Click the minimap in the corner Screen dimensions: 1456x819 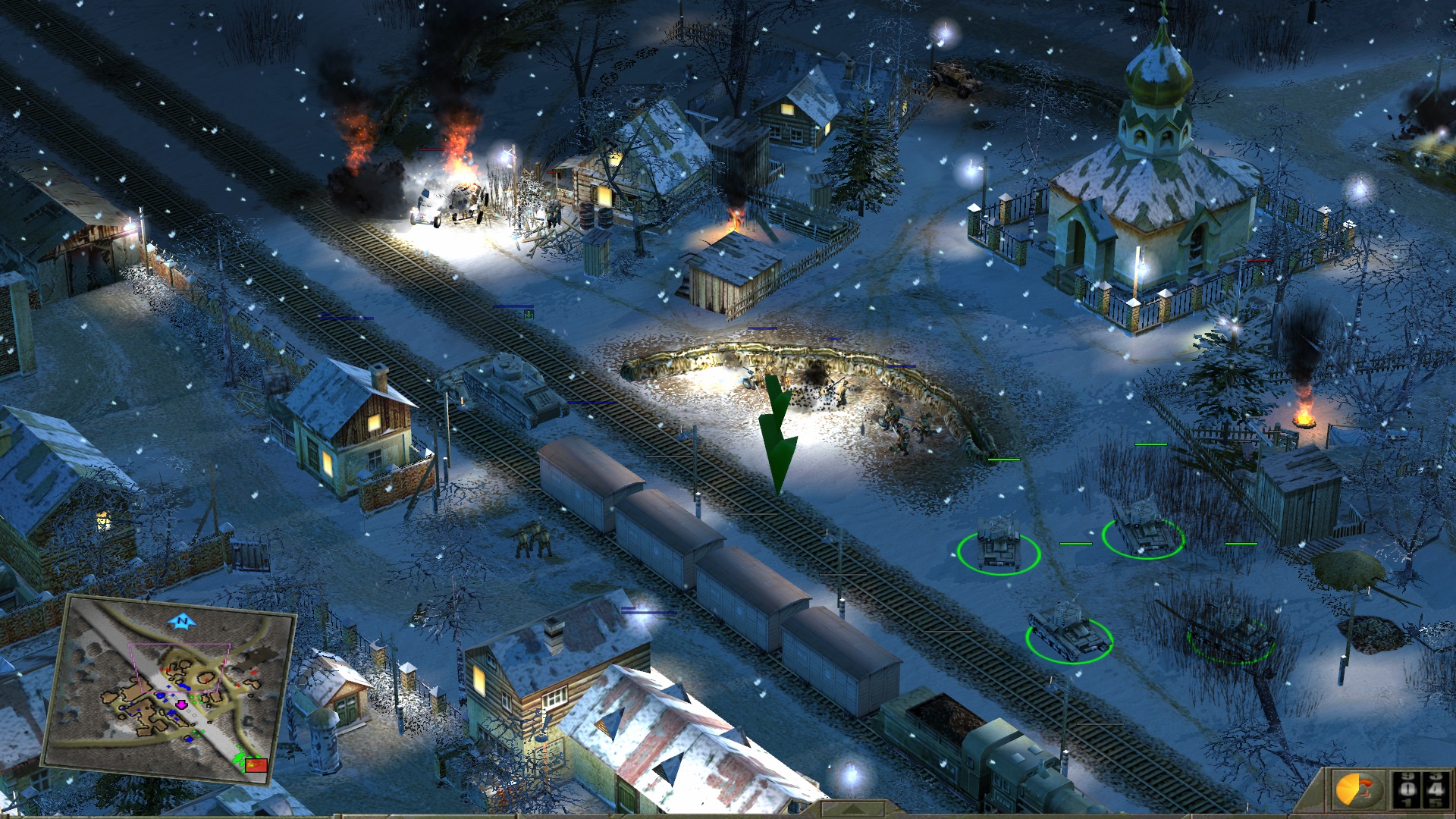(x=168, y=690)
